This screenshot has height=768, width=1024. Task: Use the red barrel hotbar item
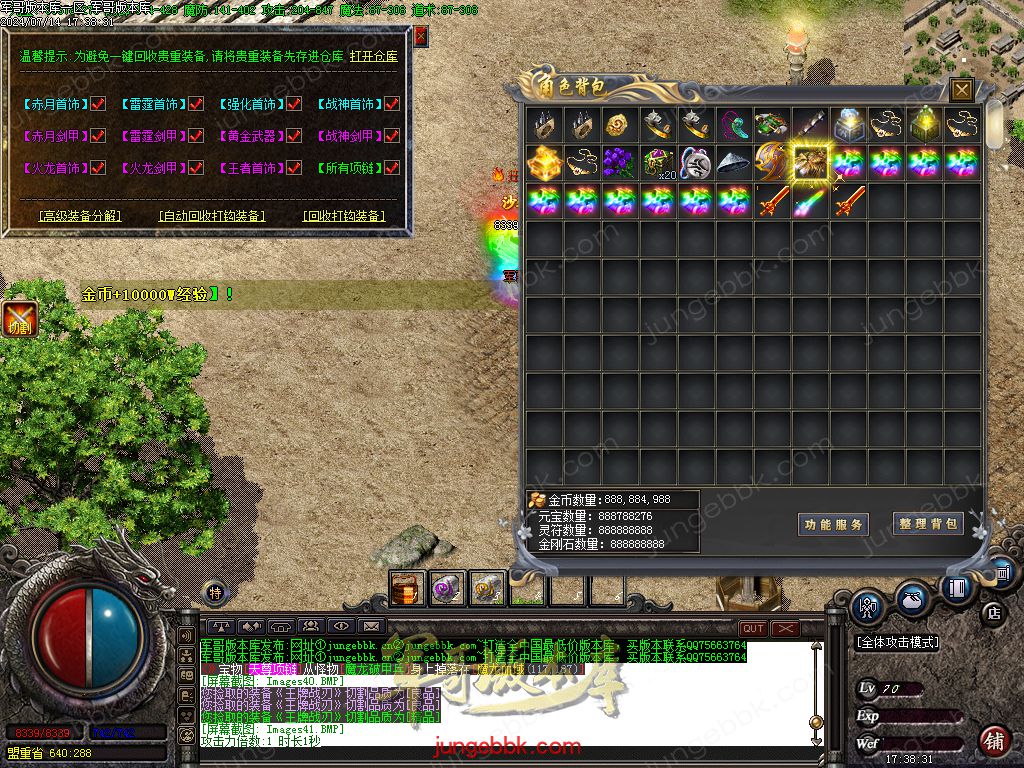tap(407, 589)
